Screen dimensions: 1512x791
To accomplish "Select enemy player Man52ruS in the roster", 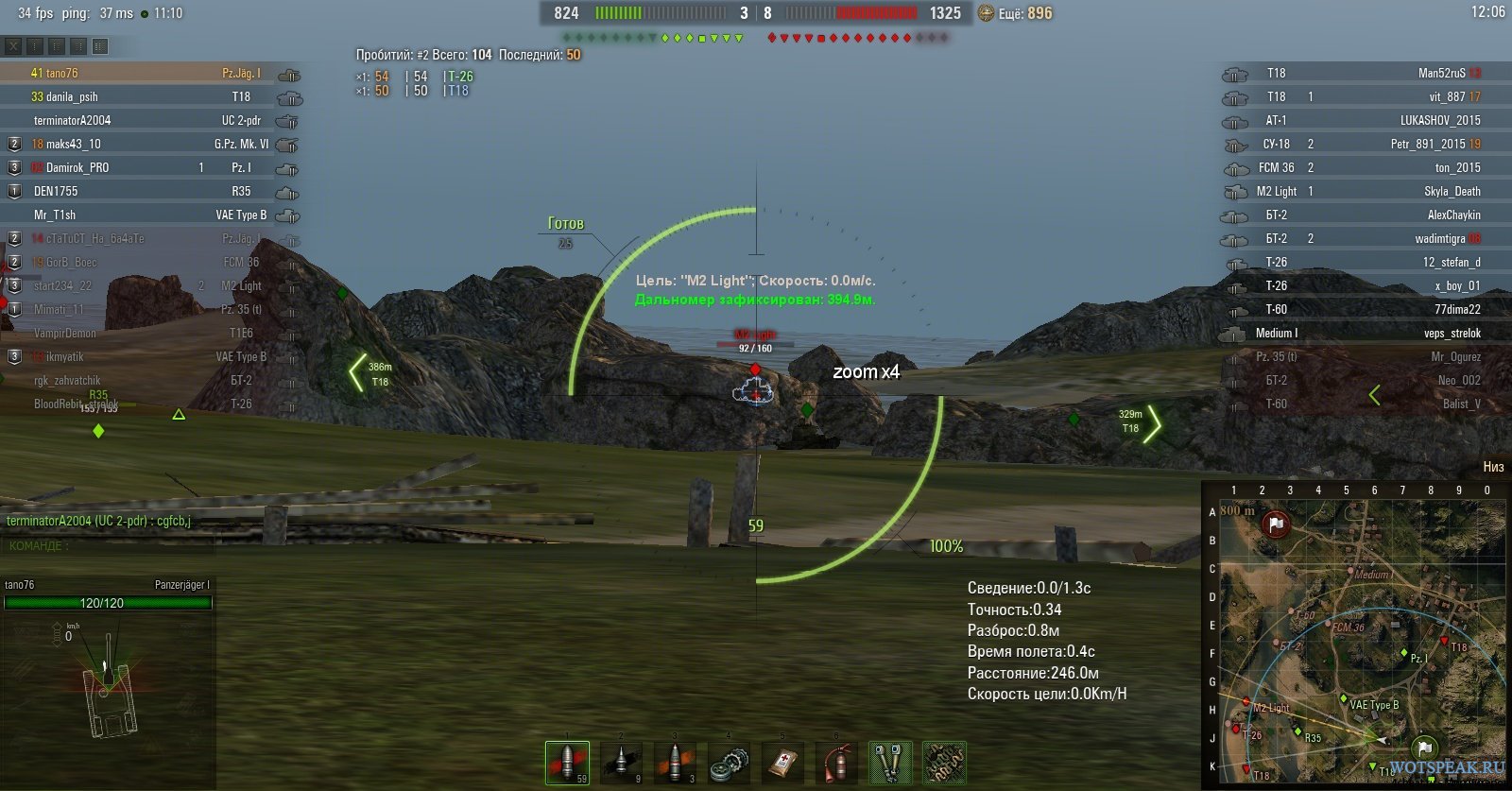I will pyautogui.click(x=1441, y=73).
